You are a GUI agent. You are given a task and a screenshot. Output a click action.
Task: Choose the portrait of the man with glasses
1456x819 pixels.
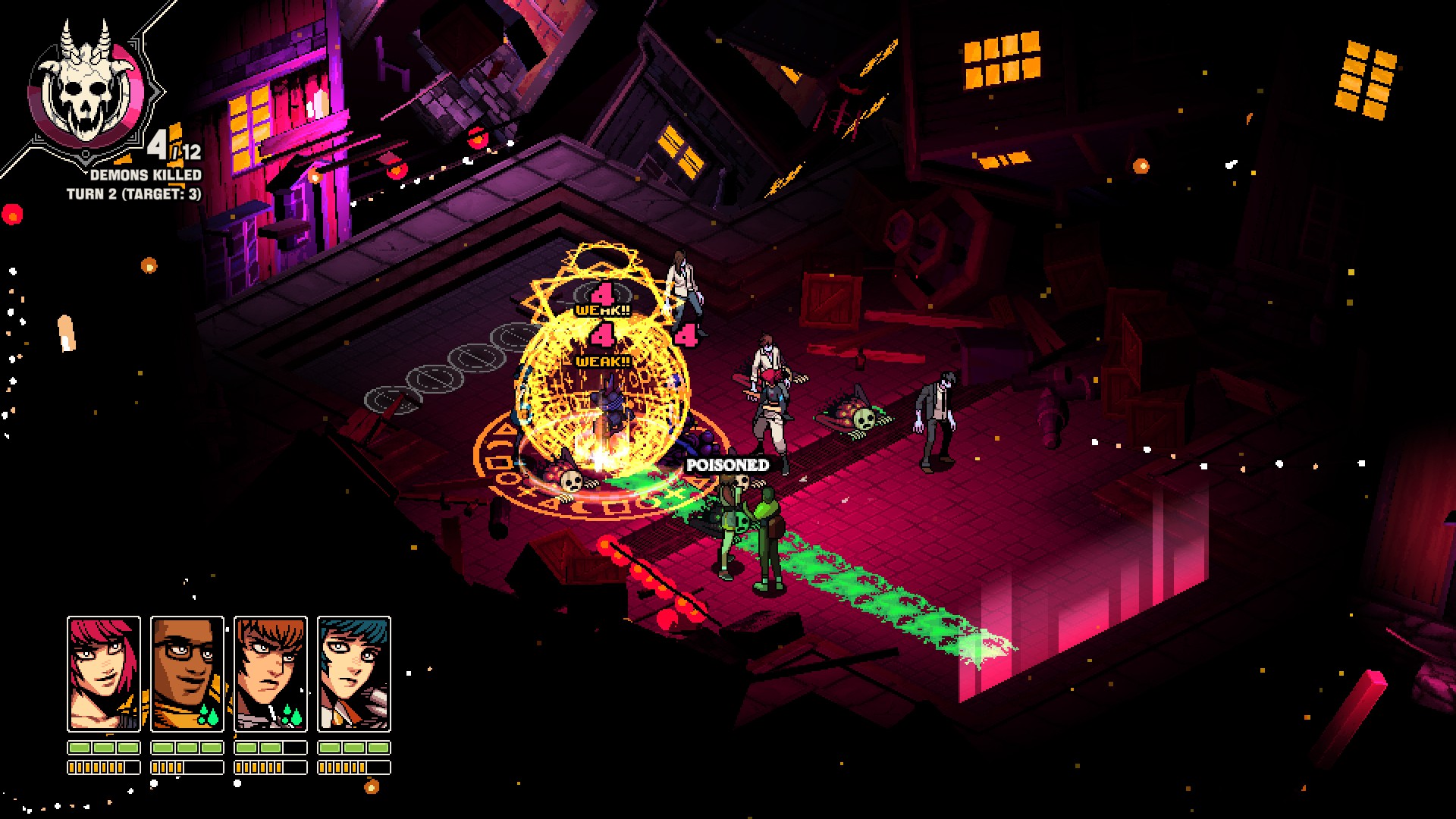pos(187,673)
